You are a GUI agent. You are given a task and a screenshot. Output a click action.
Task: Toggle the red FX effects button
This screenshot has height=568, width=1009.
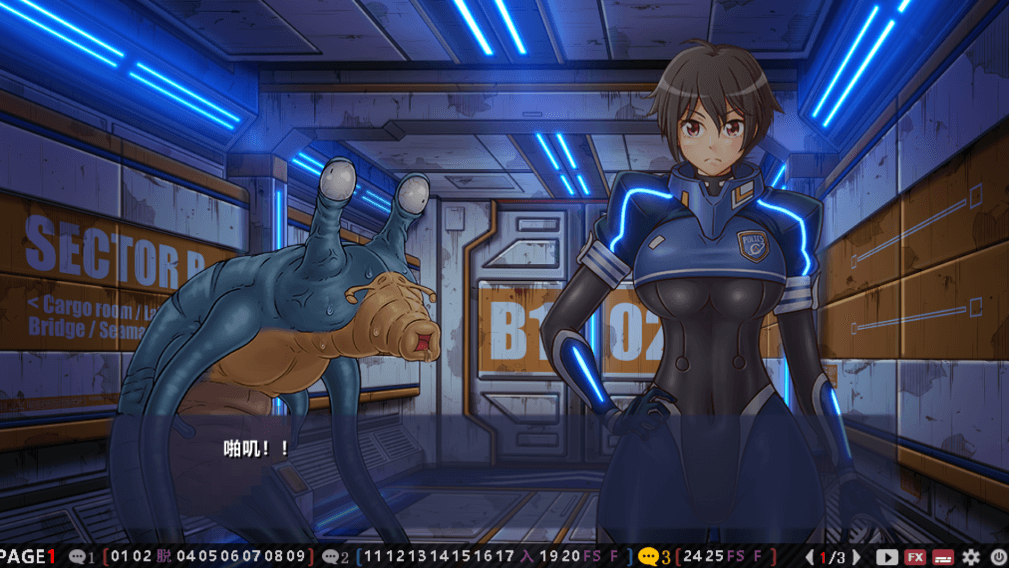tap(914, 557)
